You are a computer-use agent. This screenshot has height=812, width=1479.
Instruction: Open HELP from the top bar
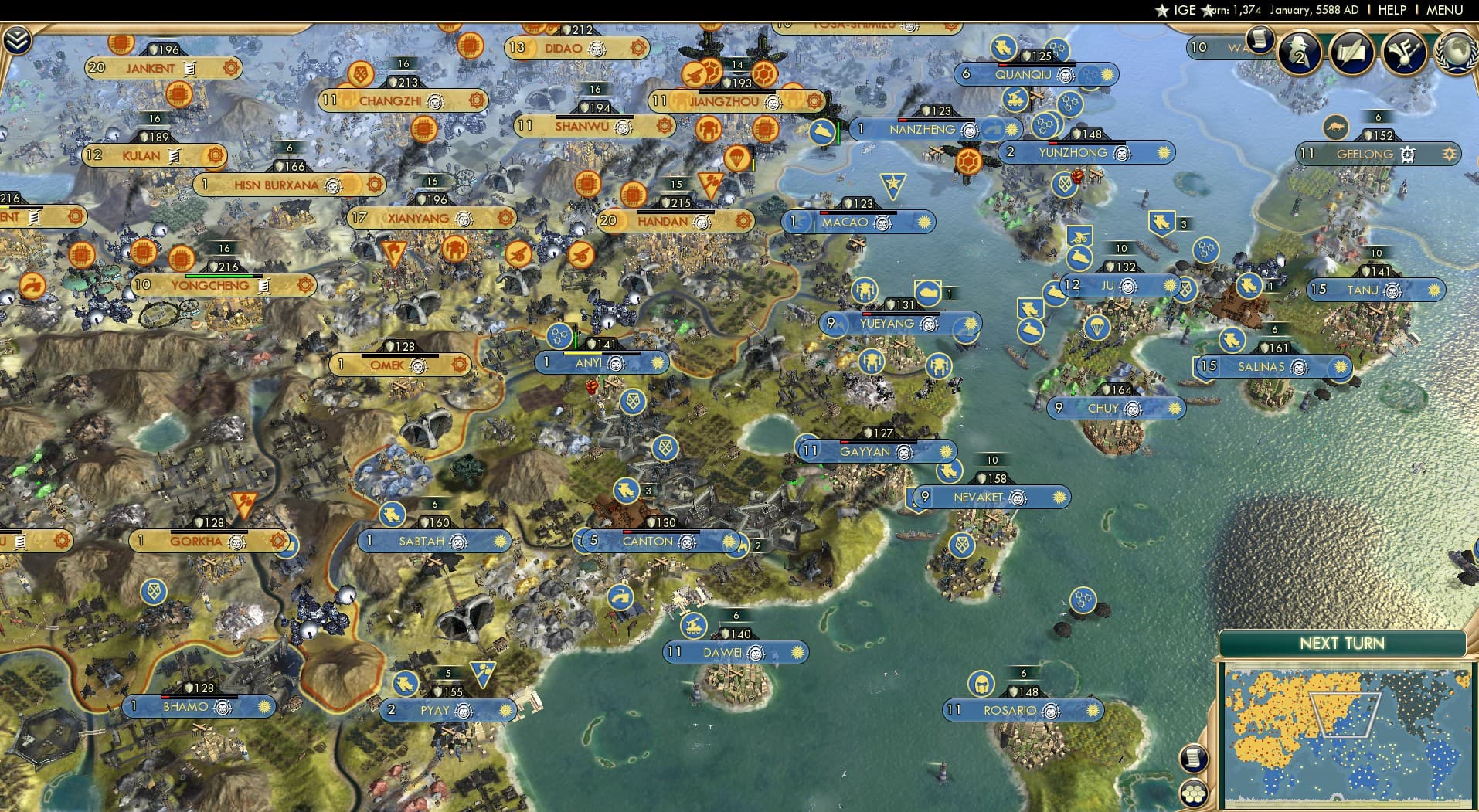pos(1392,10)
